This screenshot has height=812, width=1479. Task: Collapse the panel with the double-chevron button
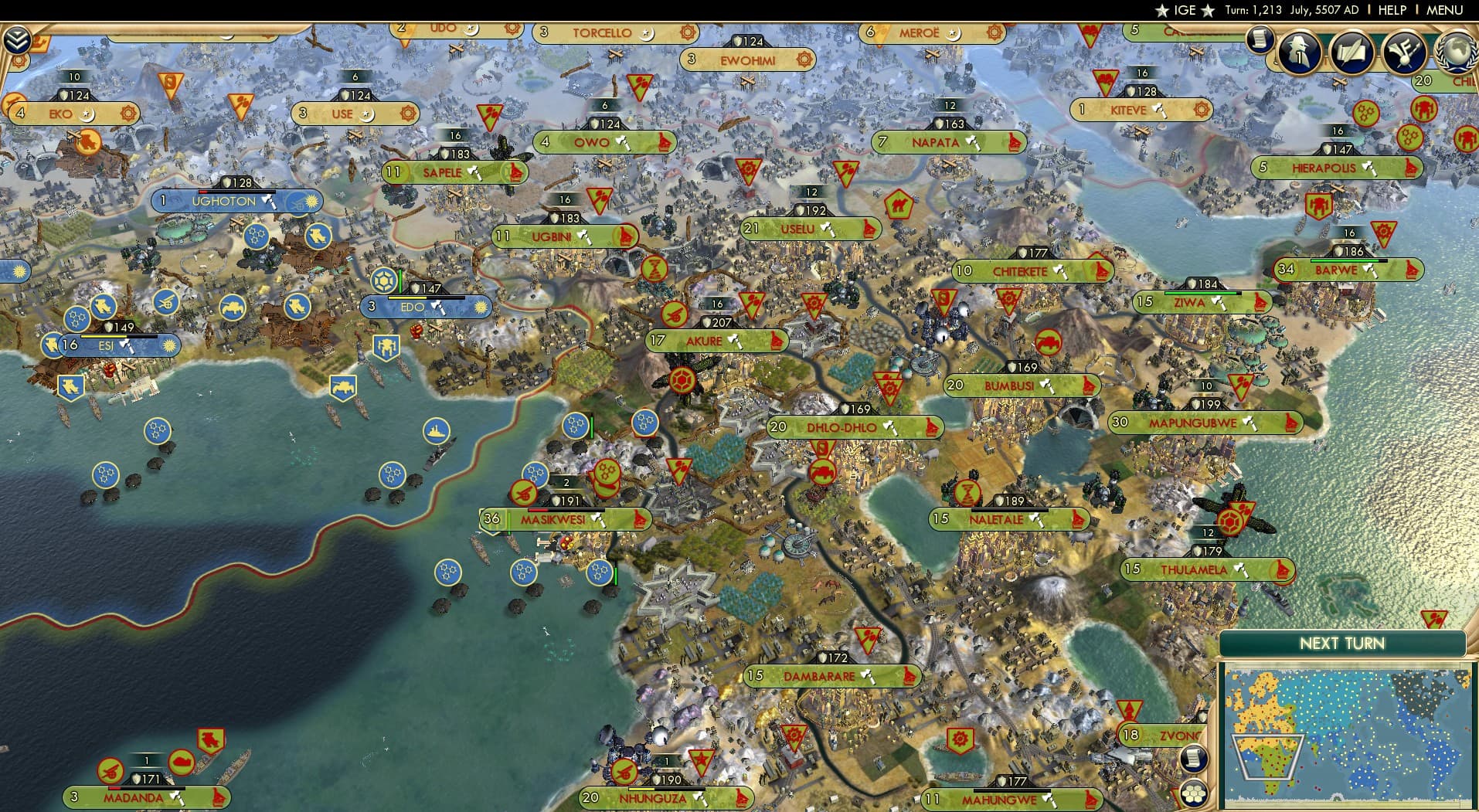click(17, 35)
